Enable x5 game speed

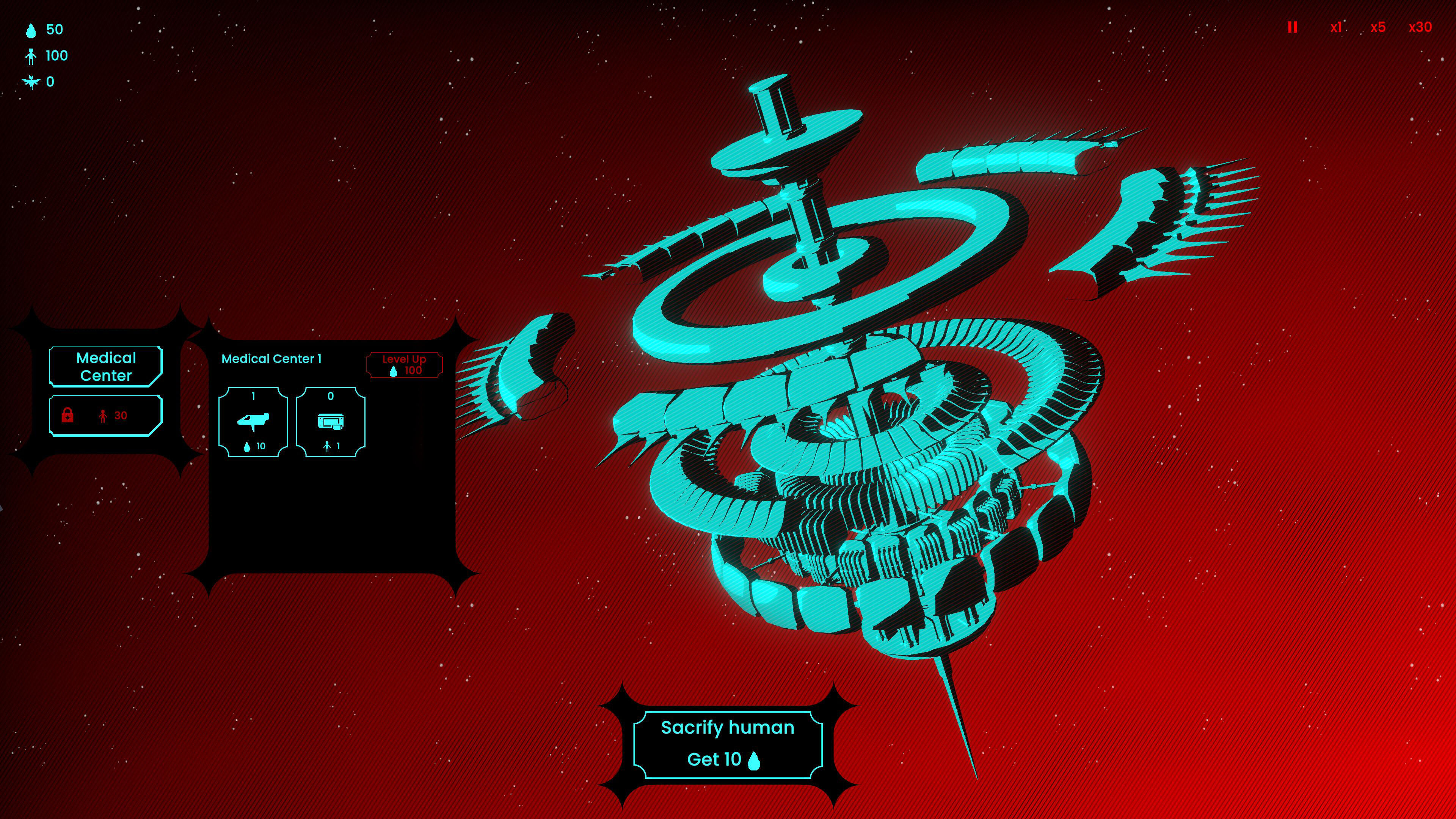click(1378, 27)
